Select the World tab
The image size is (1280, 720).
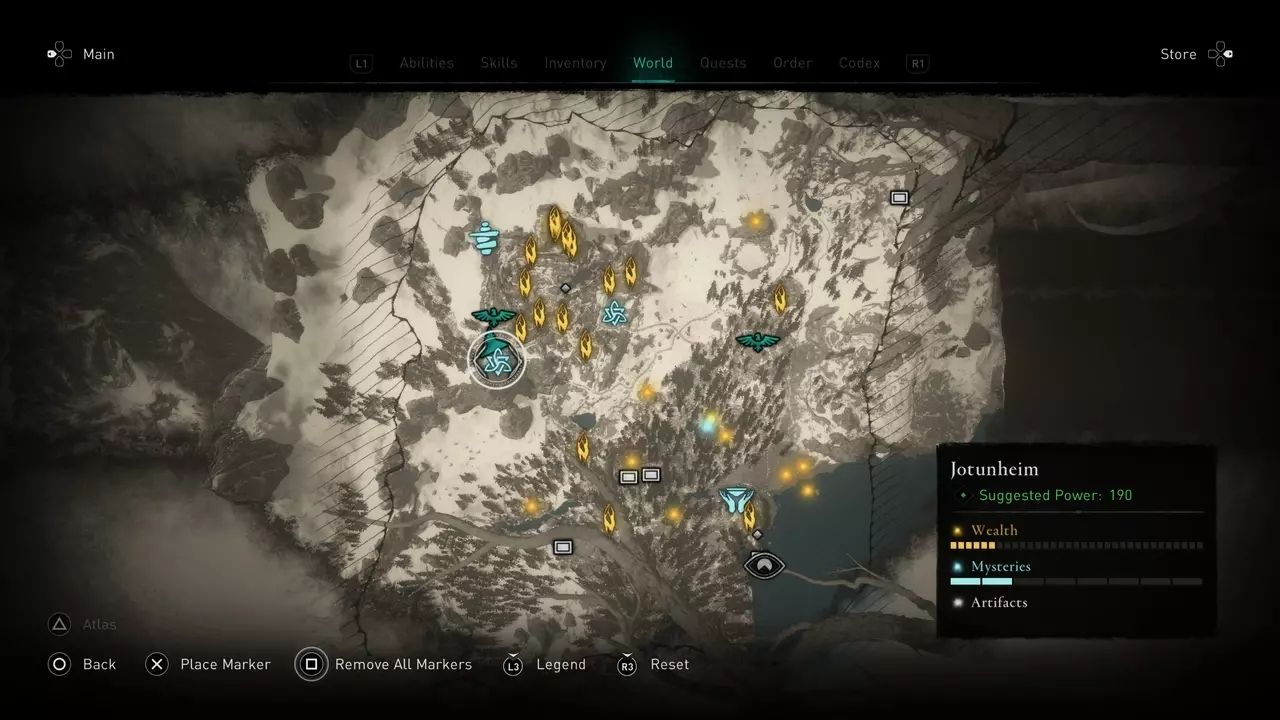(x=653, y=63)
